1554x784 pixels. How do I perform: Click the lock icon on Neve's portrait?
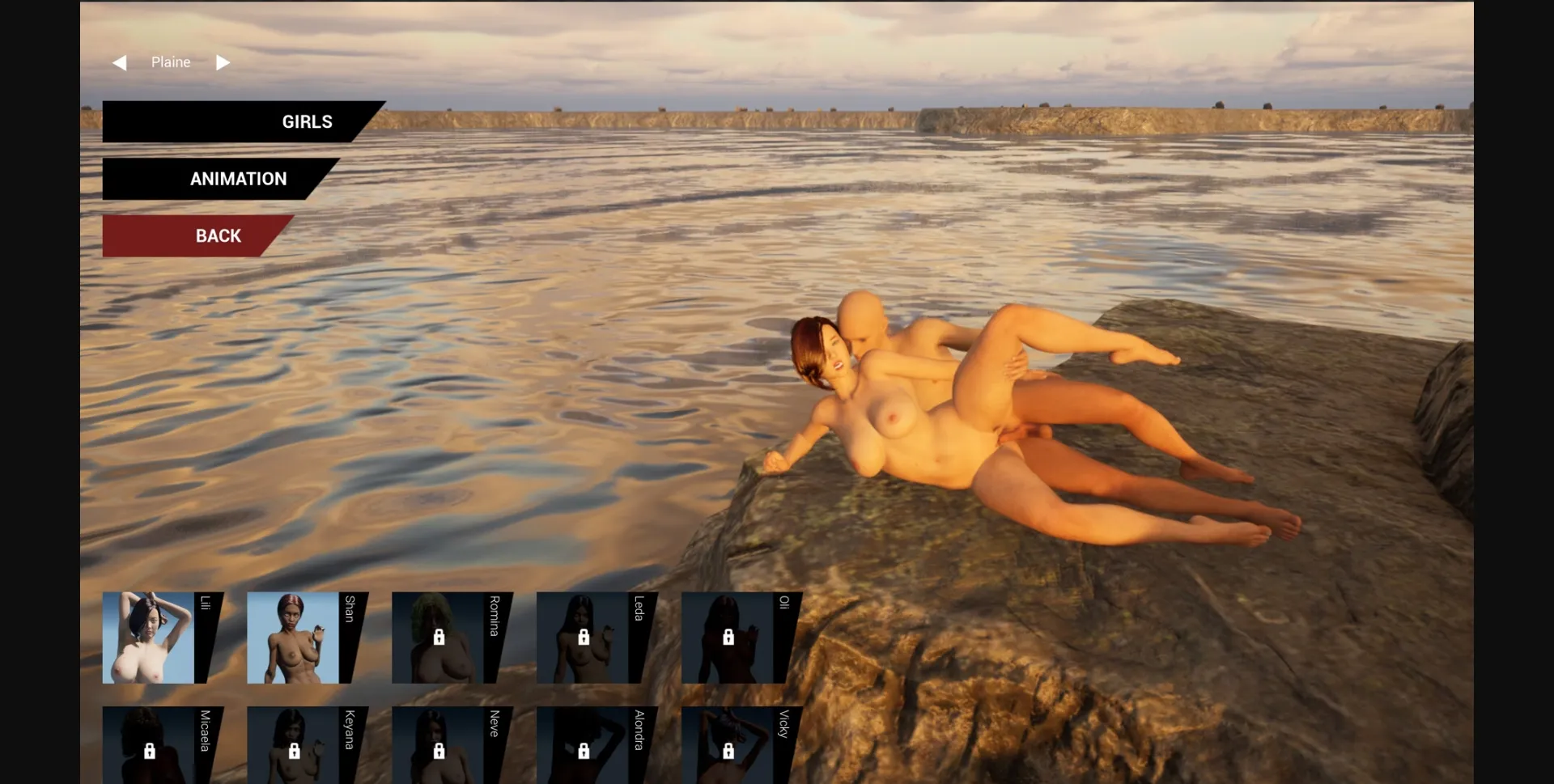tap(439, 752)
